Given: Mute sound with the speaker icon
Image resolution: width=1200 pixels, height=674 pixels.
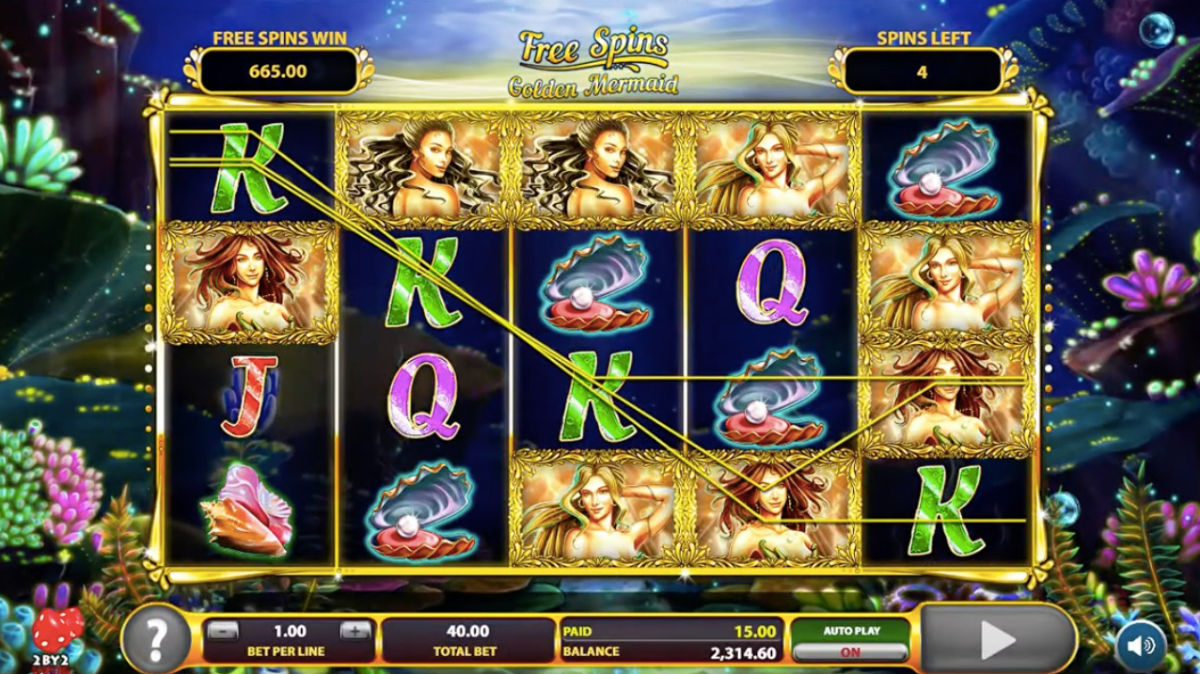Looking at the screenshot, I should [1141, 644].
